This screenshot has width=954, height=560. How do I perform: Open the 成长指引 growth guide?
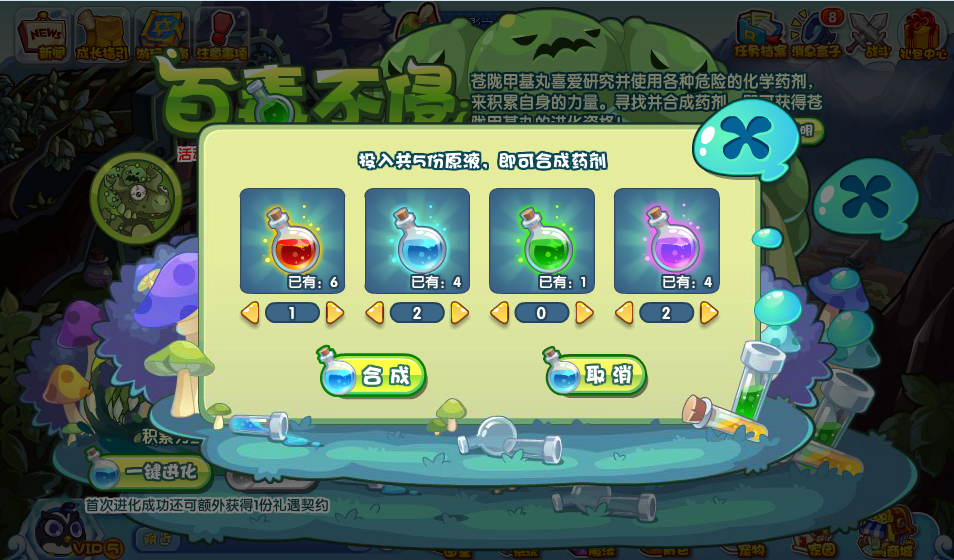click(x=103, y=34)
